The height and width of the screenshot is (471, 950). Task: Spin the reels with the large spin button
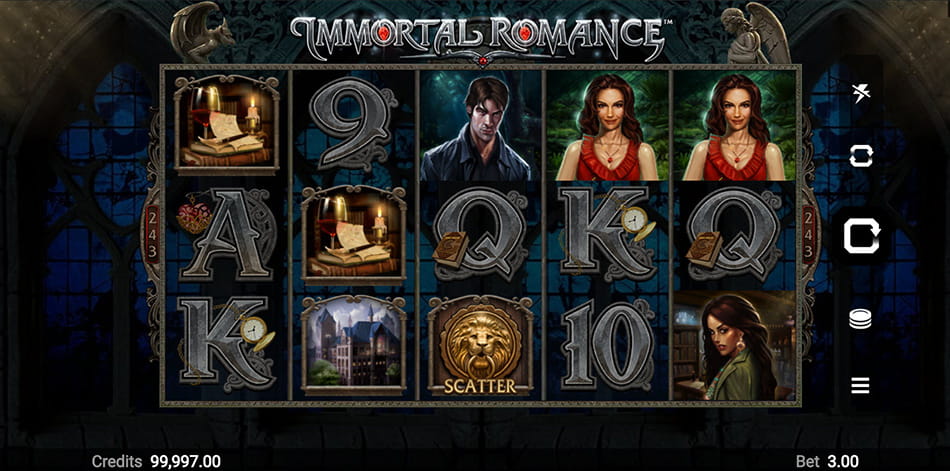pos(860,236)
